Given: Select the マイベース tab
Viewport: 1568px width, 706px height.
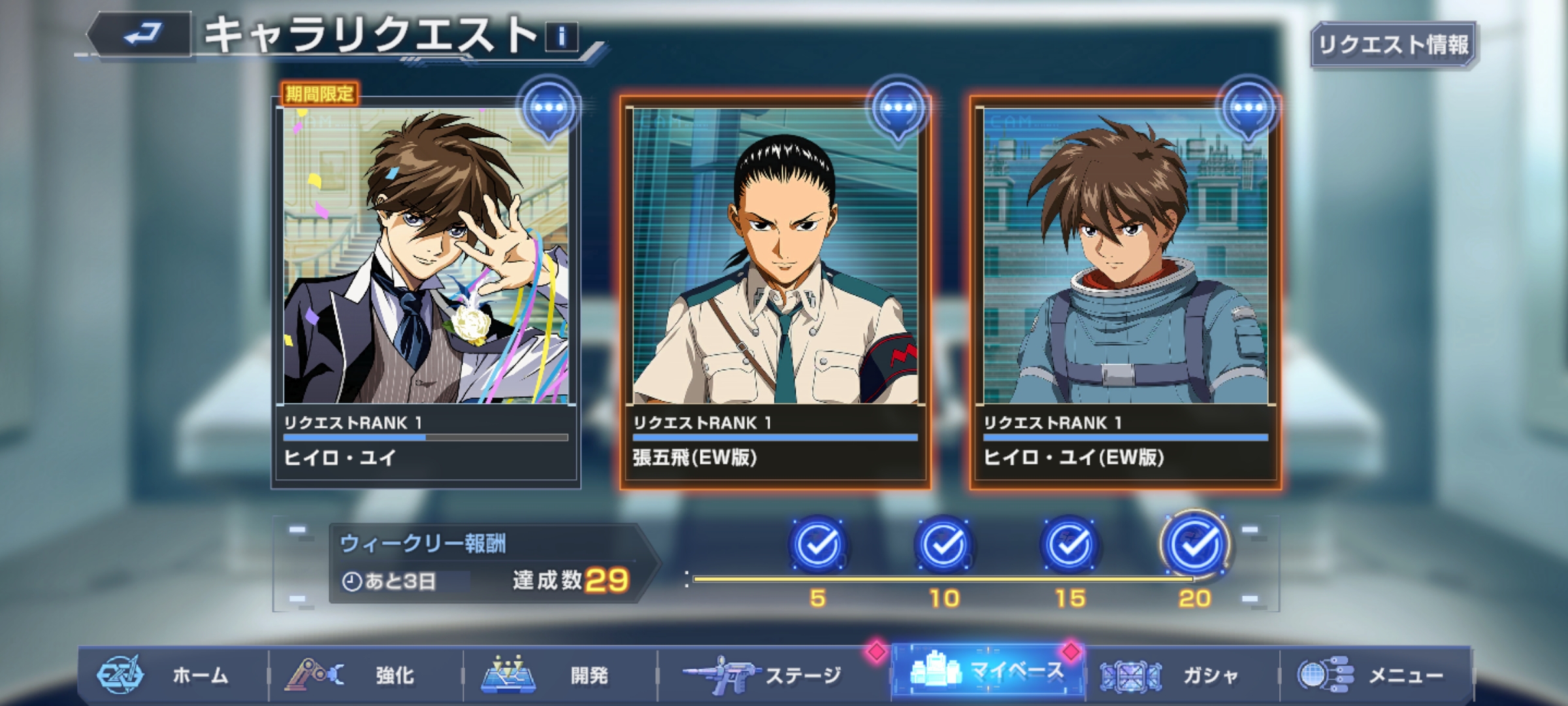Looking at the screenshot, I should pyautogui.click(x=988, y=672).
